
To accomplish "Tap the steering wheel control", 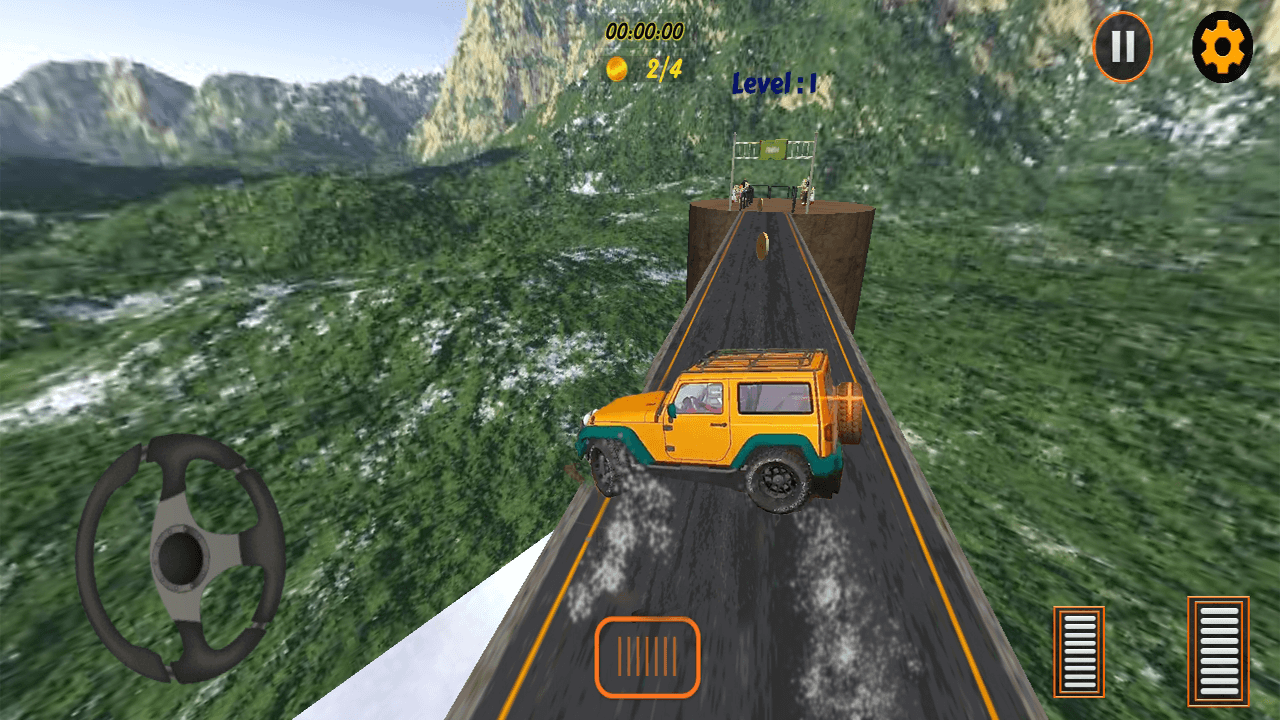I will coord(180,557).
